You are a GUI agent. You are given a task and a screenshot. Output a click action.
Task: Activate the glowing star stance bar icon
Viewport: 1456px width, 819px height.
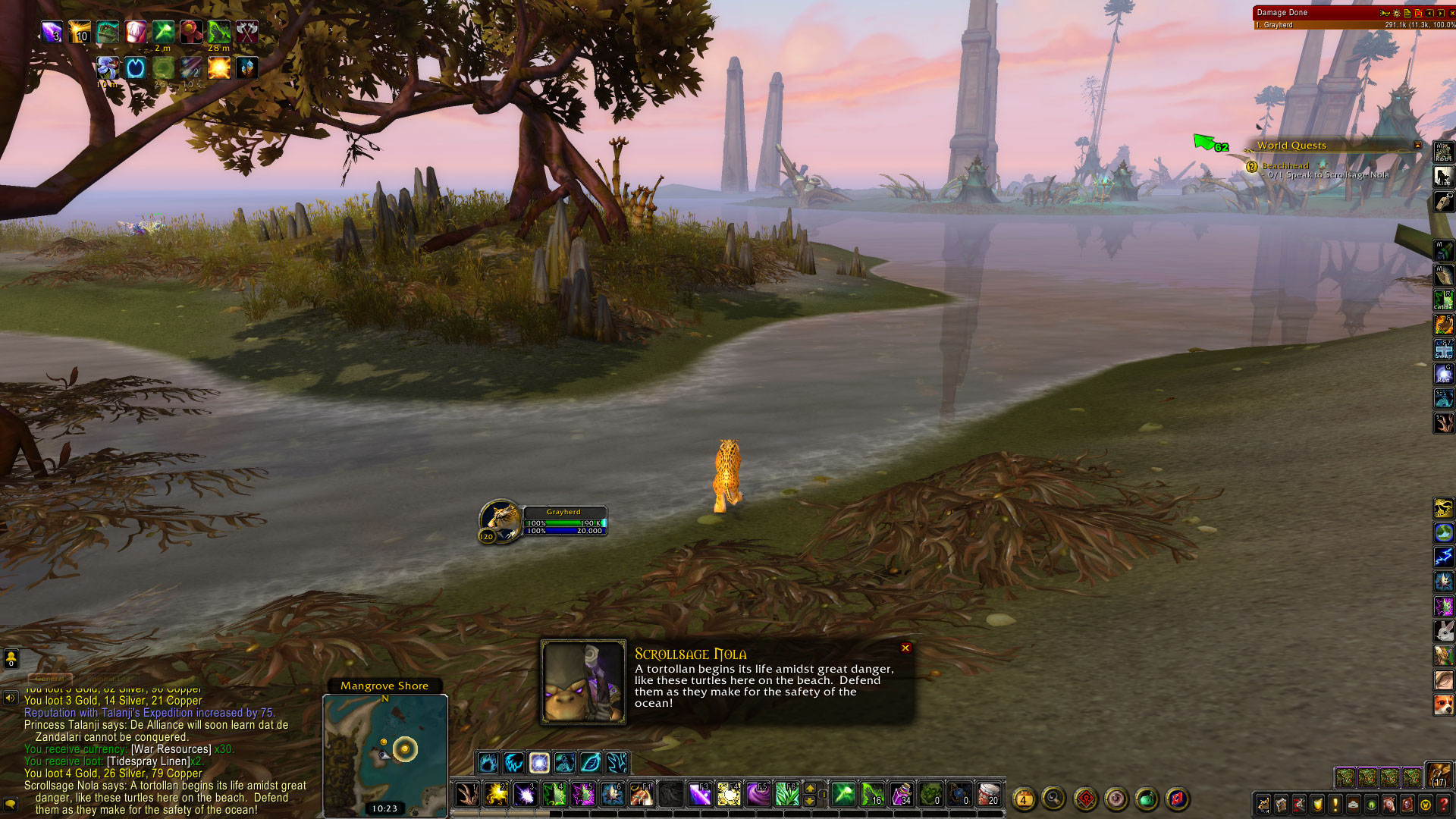(539, 762)
